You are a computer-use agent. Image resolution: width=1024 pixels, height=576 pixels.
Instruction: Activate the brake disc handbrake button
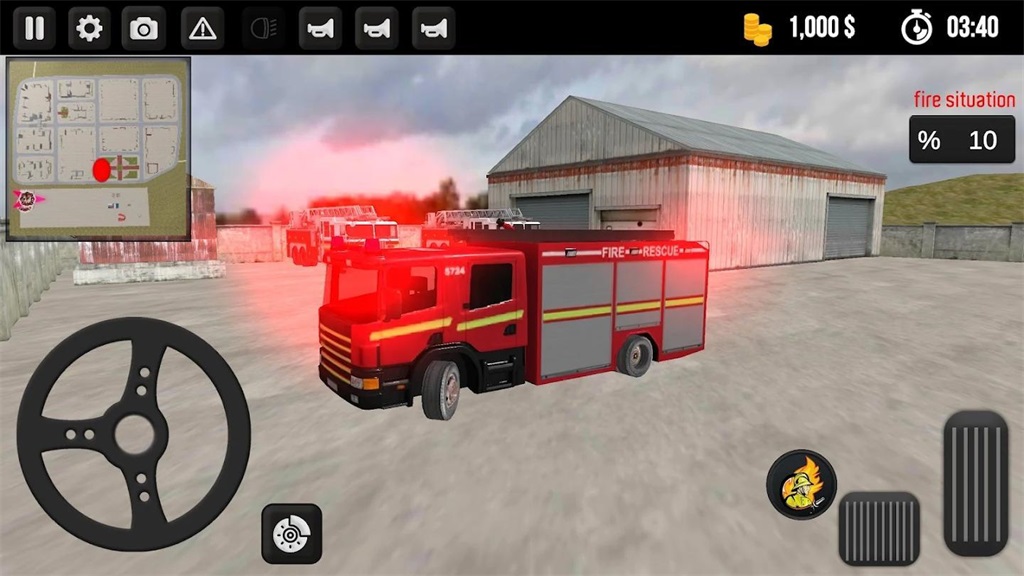pyautogui.click(x=291, y=534)
